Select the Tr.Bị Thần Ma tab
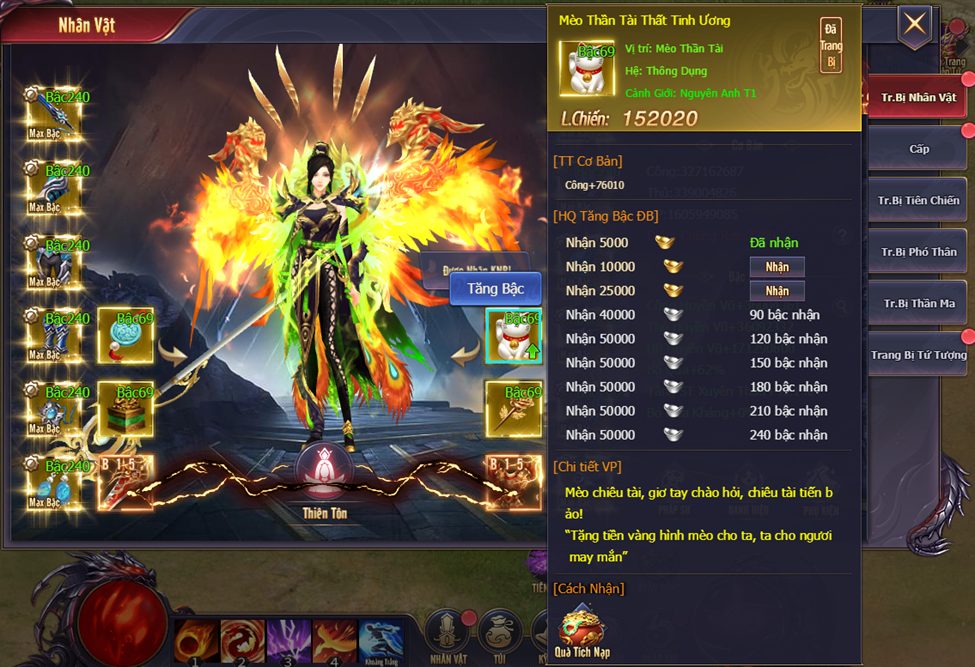This screenshot has width=975, height=667. (x=918, y=303)
